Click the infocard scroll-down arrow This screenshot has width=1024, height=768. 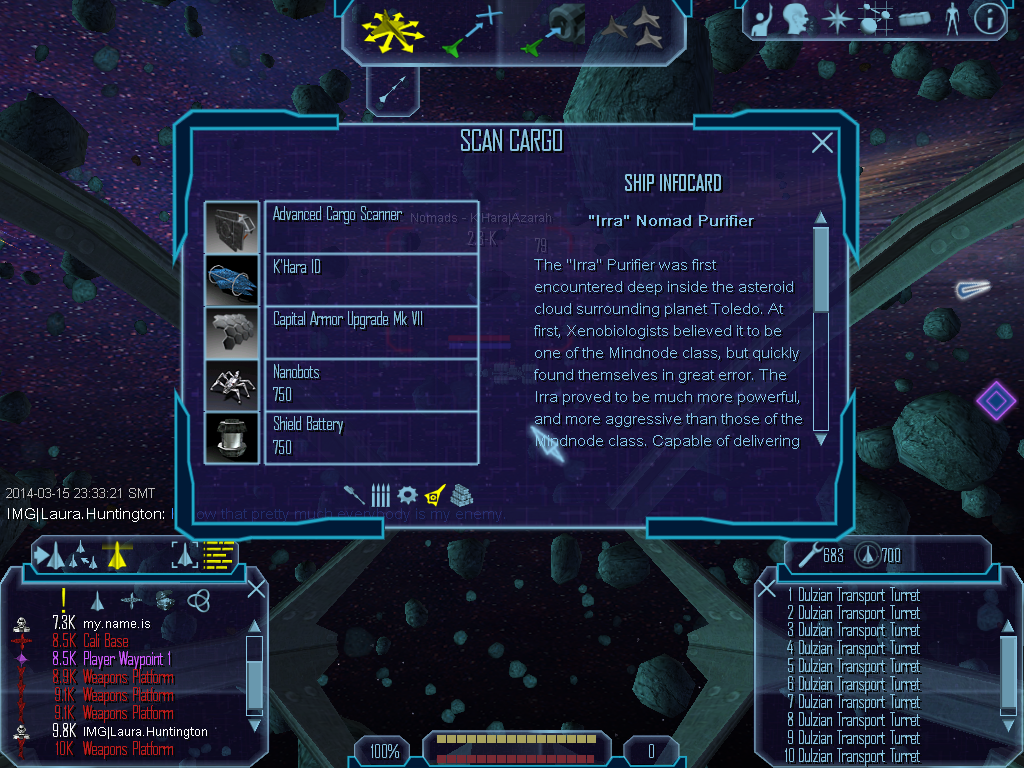[x=821, y=438]
